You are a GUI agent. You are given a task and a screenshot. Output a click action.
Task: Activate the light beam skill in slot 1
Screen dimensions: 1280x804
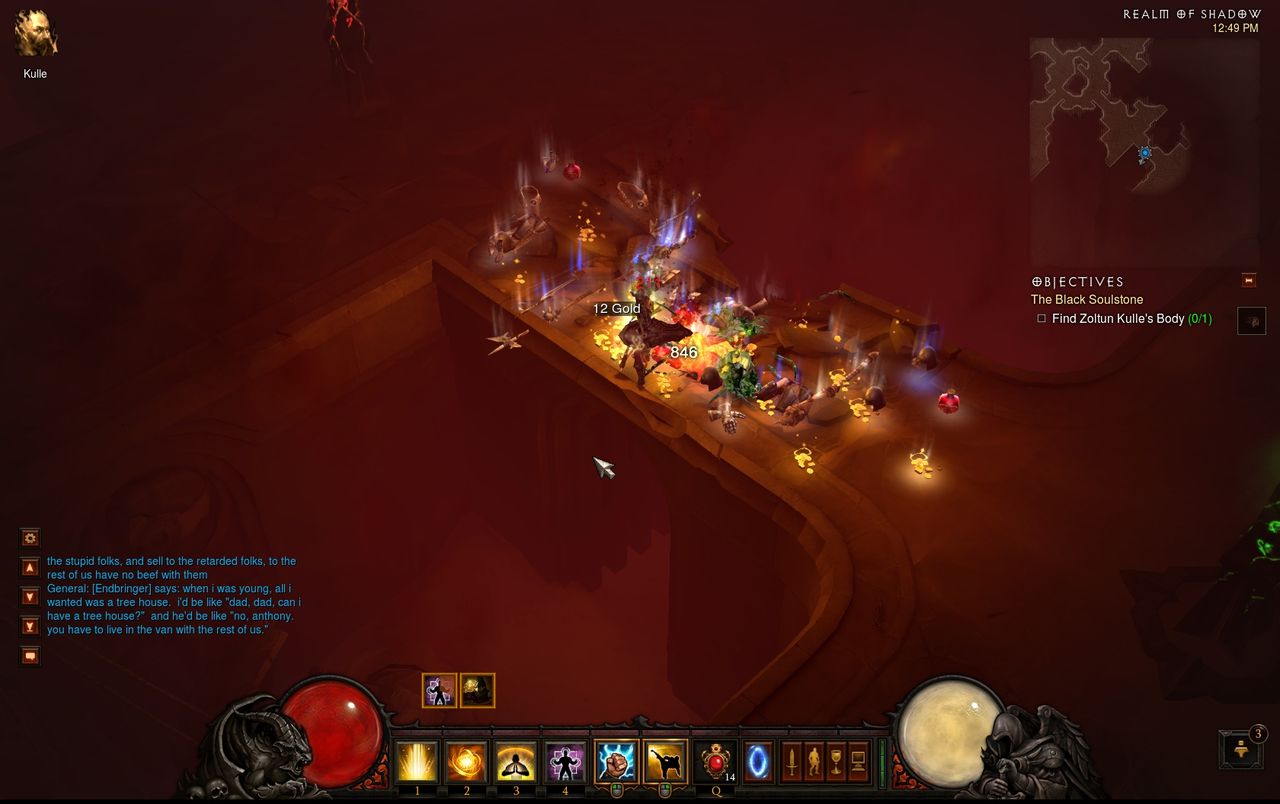pyautogui.click(x=417, y=762)
